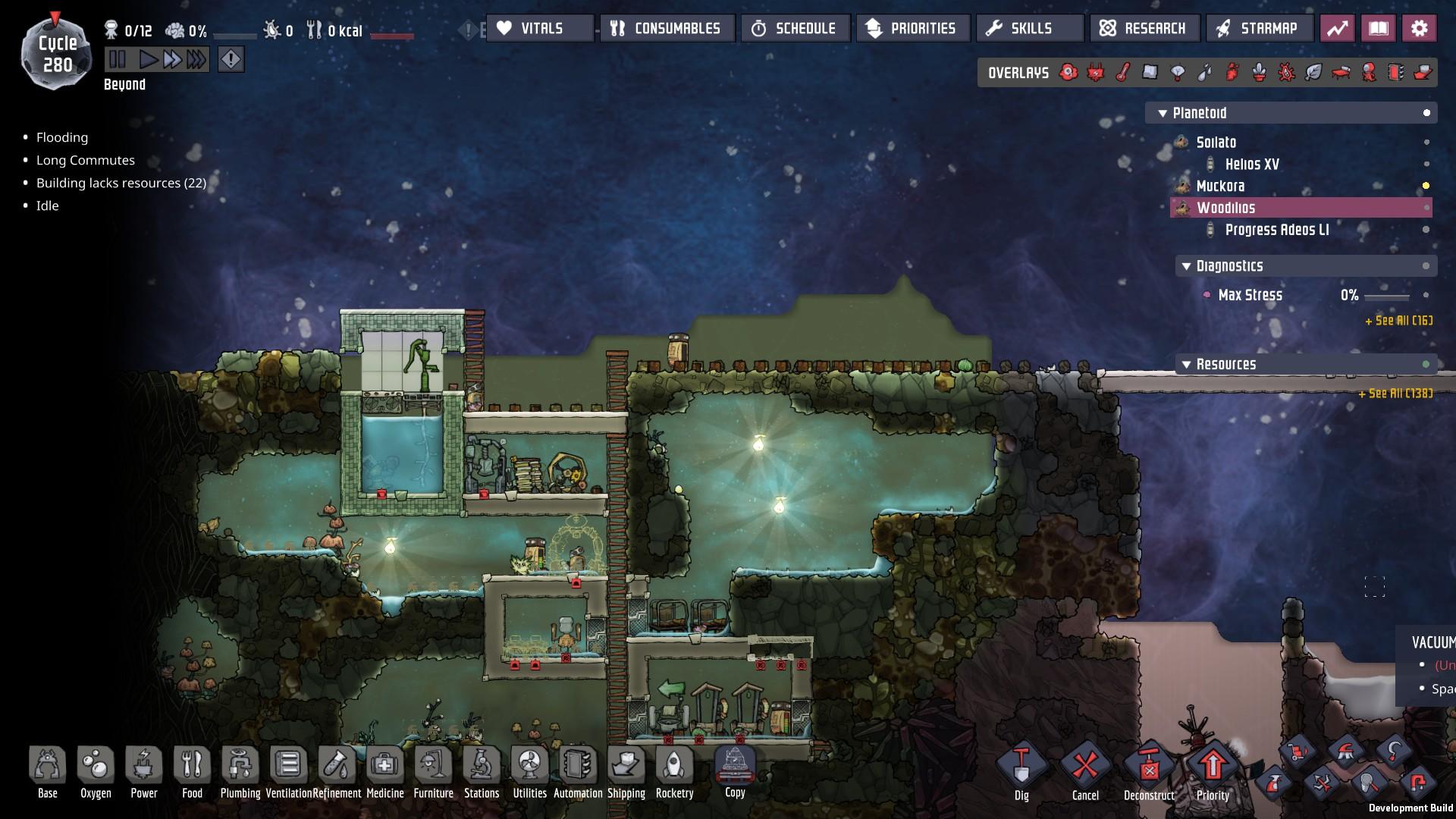Collapse the Planetoid section
The width and height of the screenshot is (1456, 819).
(1162, 113)
